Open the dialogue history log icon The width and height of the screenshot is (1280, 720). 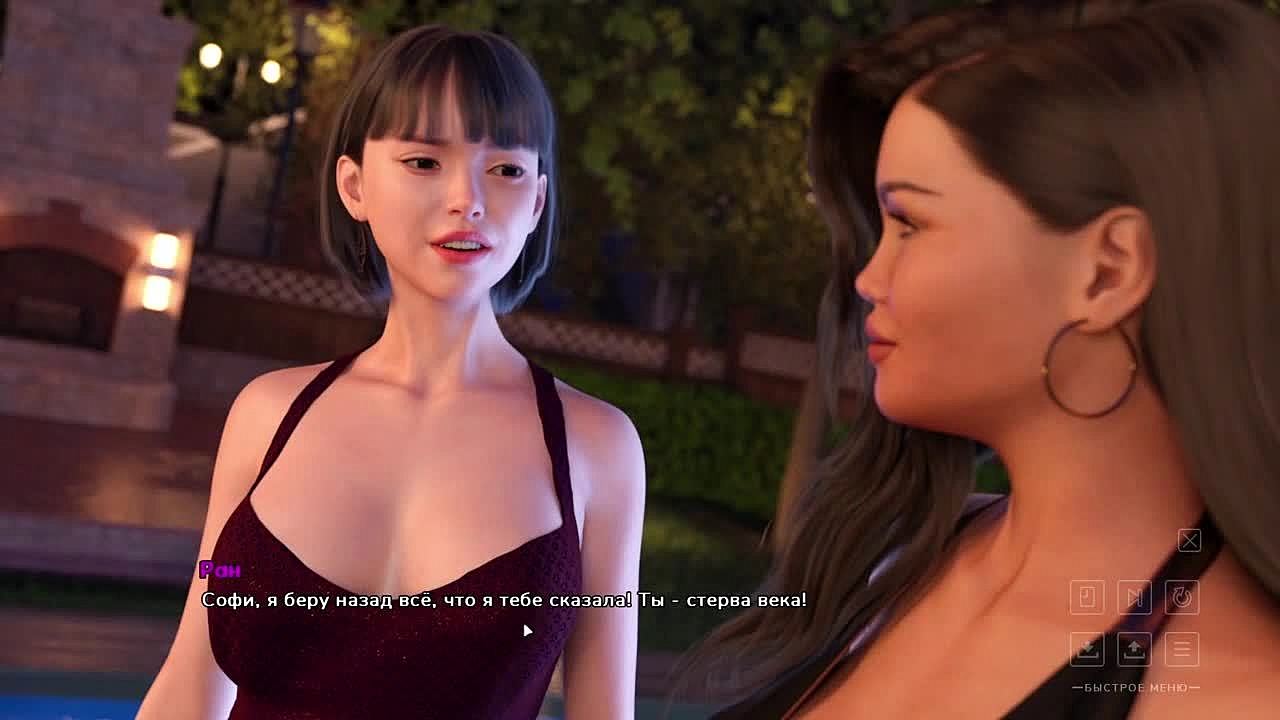tap(1087, 597)
